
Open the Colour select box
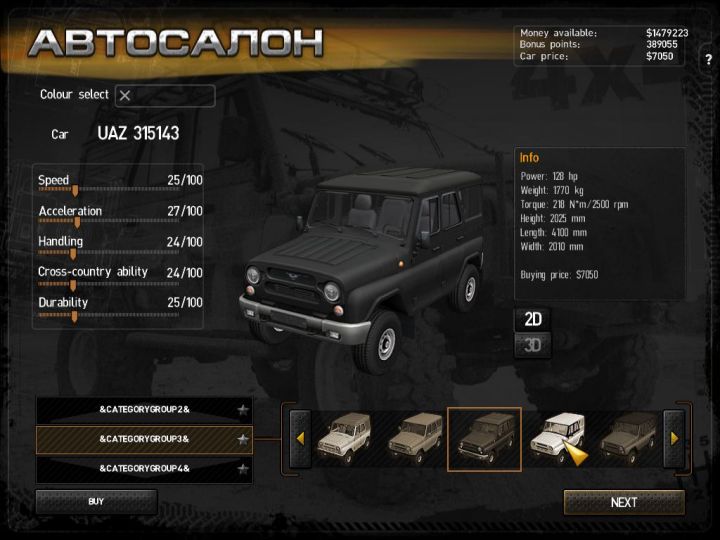pos(165,96)
